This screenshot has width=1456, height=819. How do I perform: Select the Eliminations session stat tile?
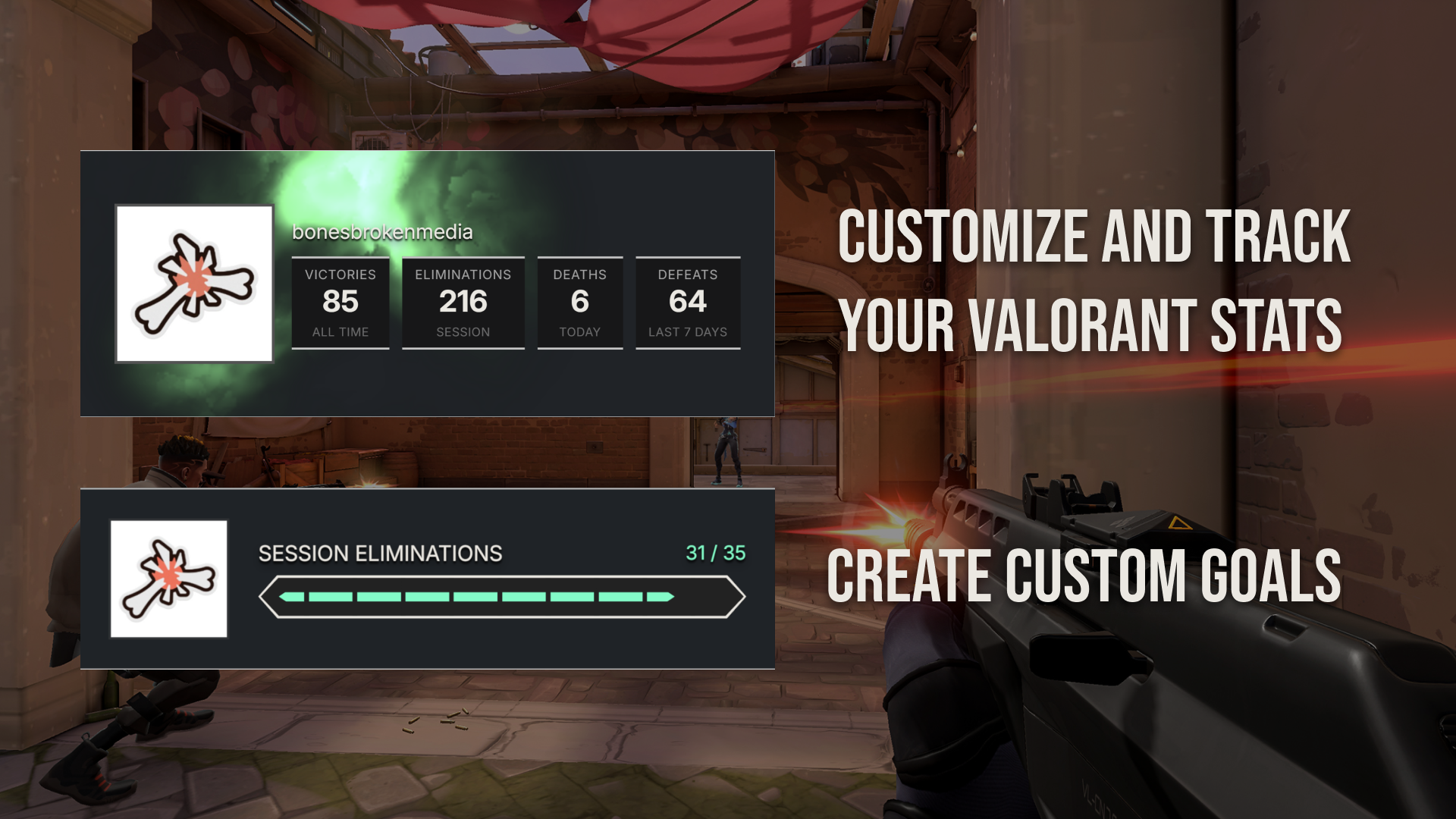tap(463, 303)
